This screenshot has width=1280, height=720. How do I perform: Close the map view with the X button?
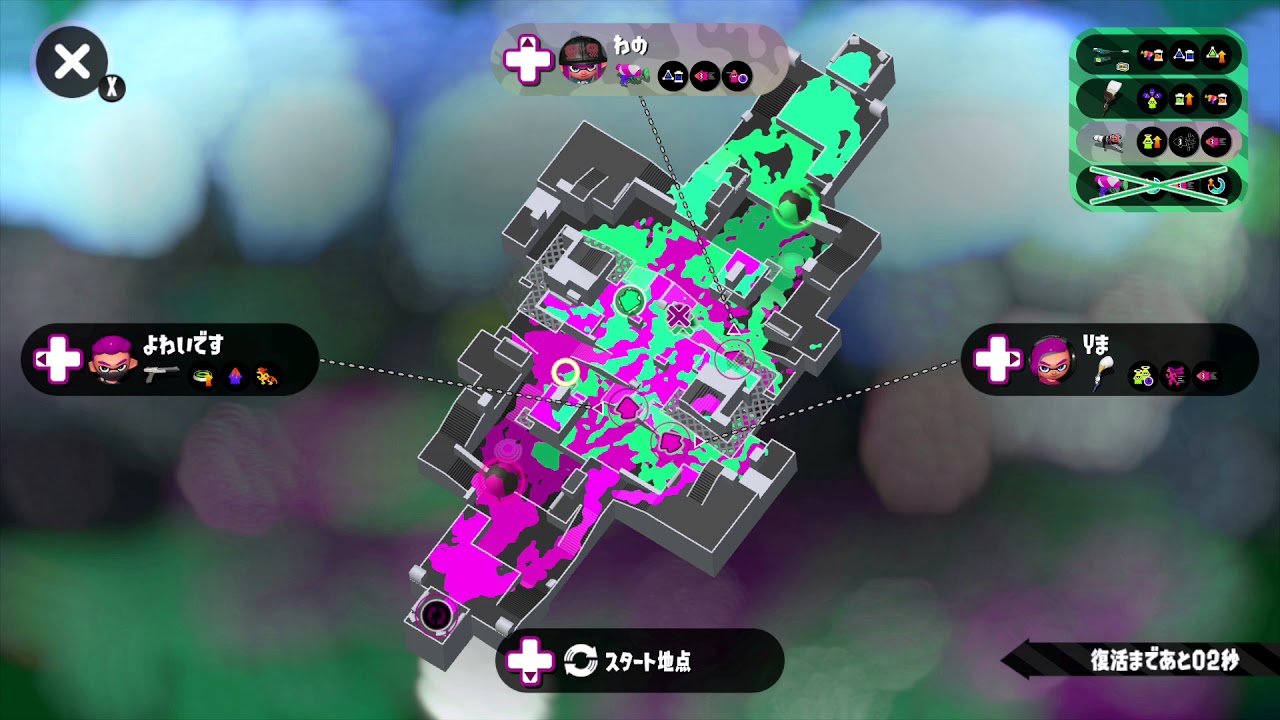(70, 63)
